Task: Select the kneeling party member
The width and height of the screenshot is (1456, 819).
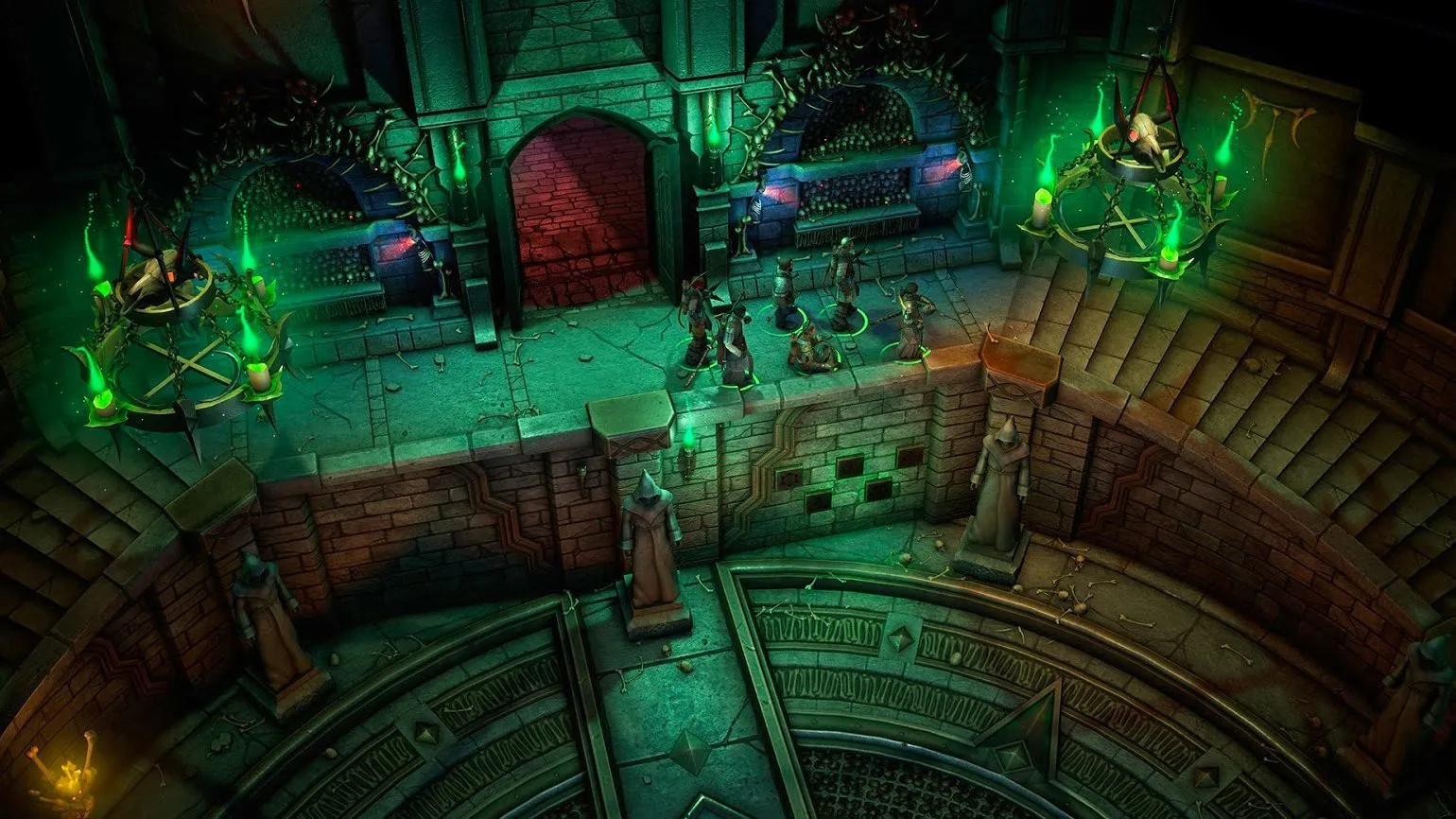Action: pyautogui.click(x=808, y=346)
